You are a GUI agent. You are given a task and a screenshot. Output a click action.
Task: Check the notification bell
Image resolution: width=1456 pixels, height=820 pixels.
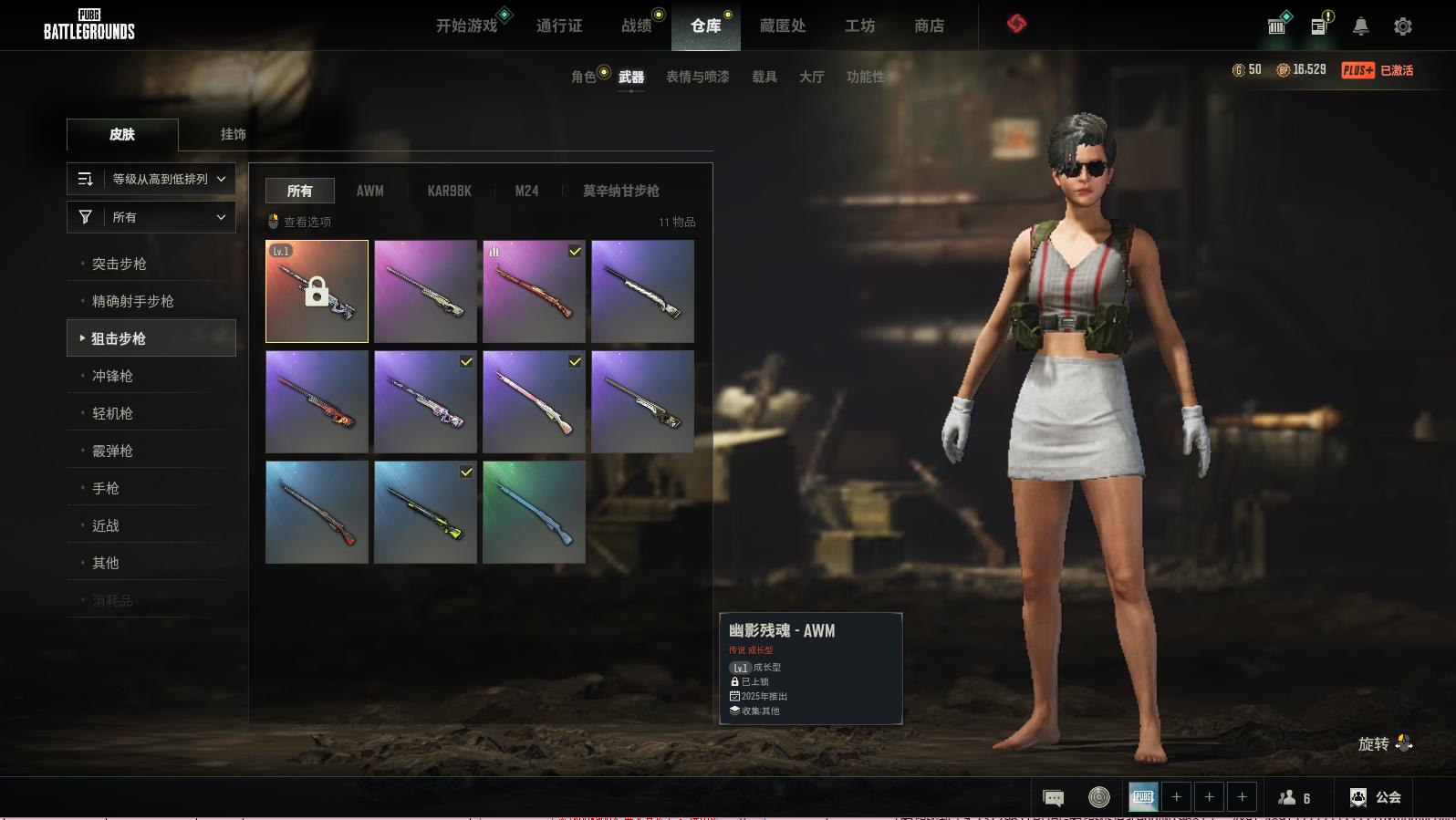coord(1360,26)
